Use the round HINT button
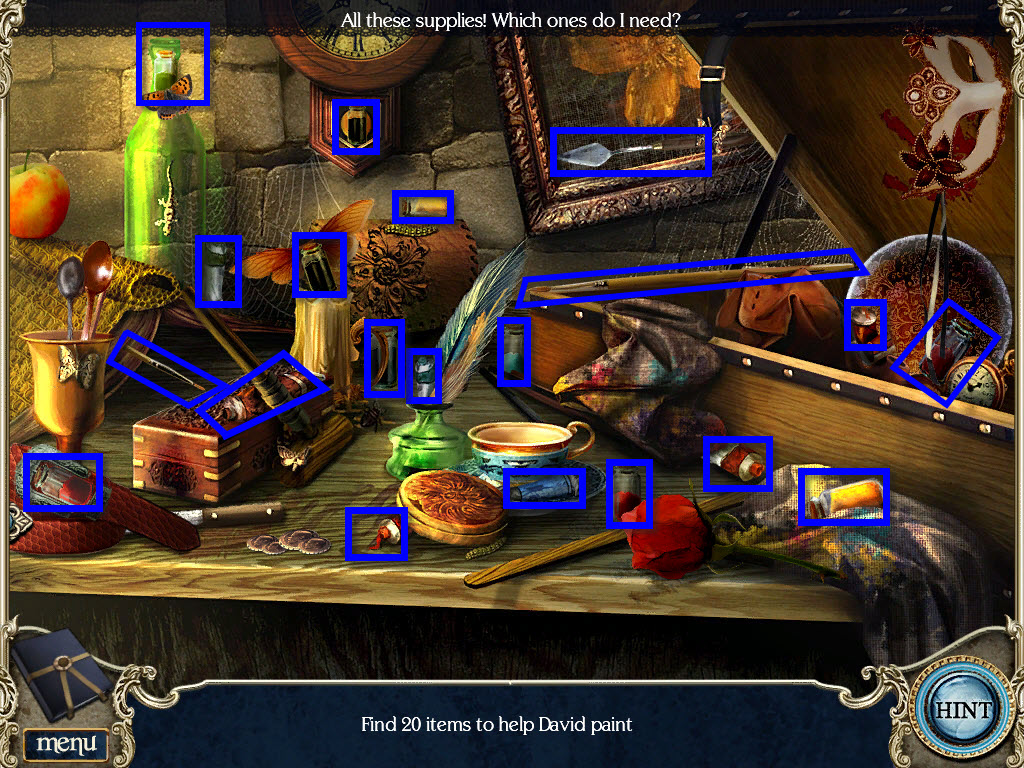This screenshot has width=1024, height=768. 962,710
